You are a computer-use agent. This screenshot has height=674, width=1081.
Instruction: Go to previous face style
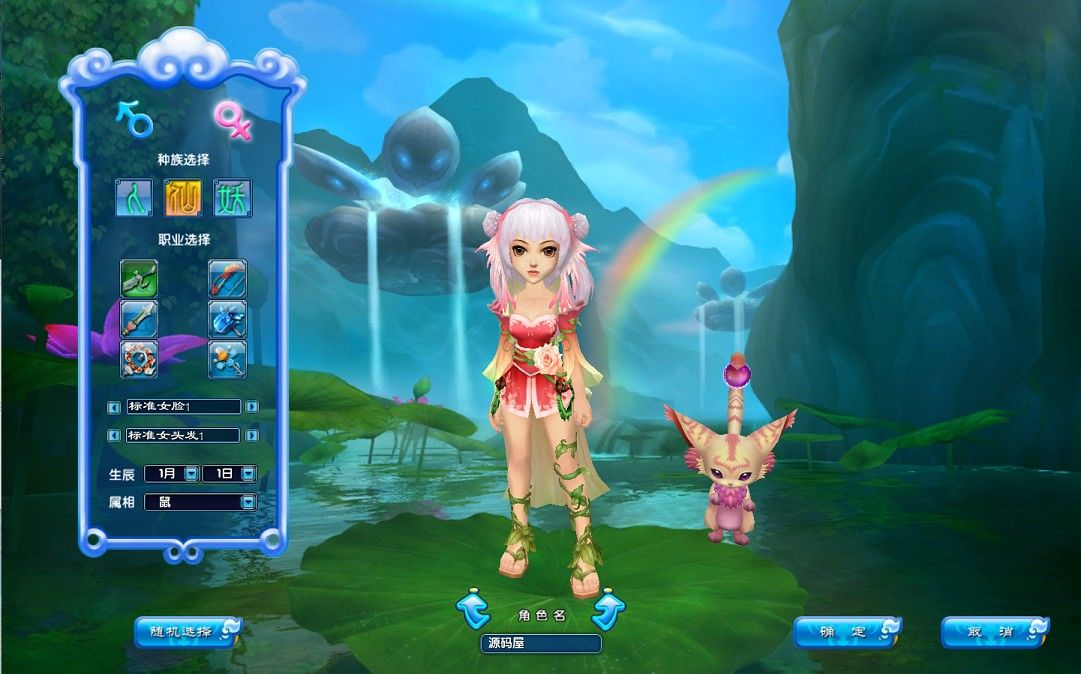[114, 407]
